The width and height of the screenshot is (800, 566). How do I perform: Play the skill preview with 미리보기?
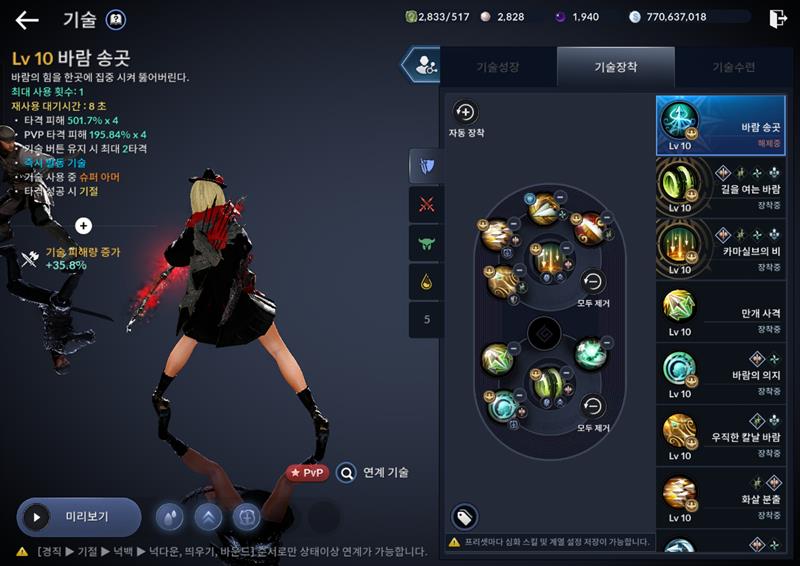tap(78, 517)
